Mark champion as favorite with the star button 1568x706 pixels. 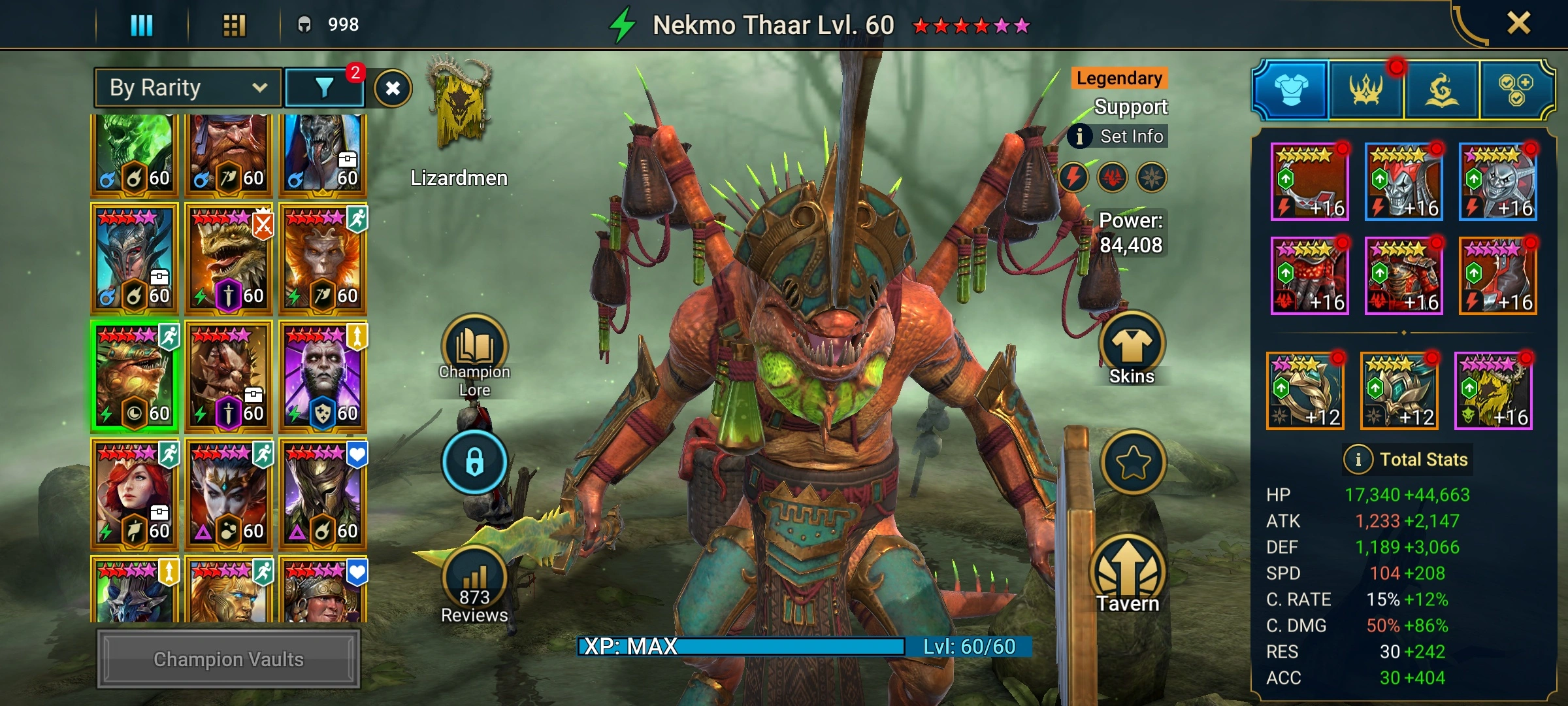(1133, 462)
